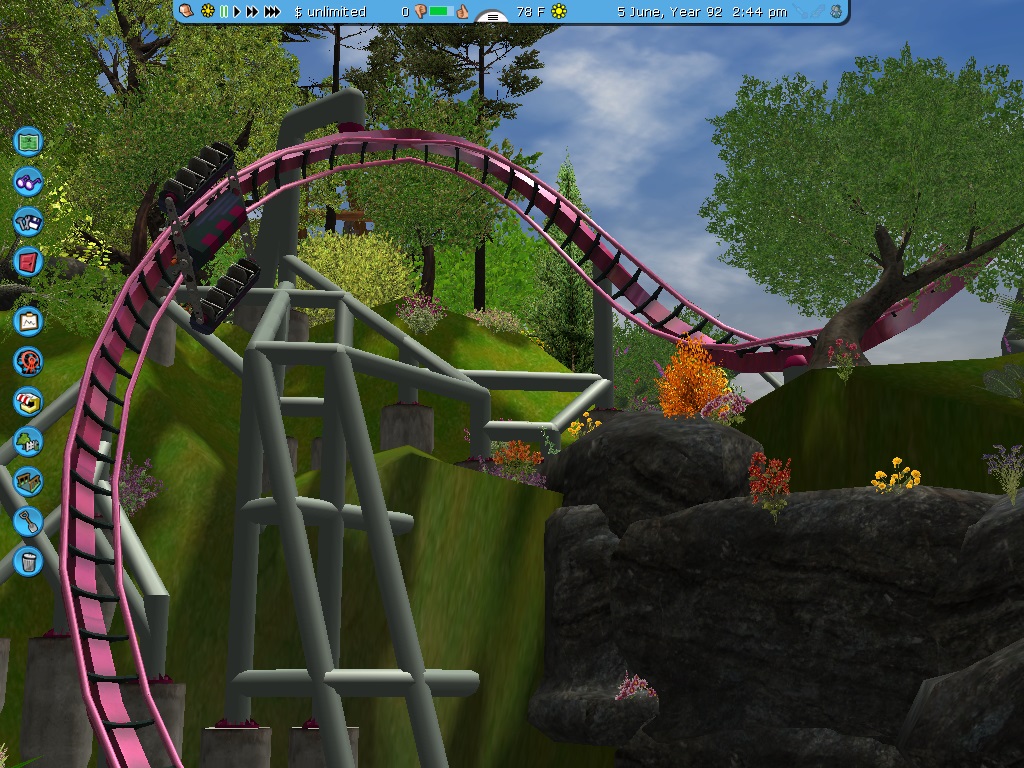Image resolution: width=1024 pixels, height=768 pixels.
Task: Open the shops and stalls menu
Action: 29,401
